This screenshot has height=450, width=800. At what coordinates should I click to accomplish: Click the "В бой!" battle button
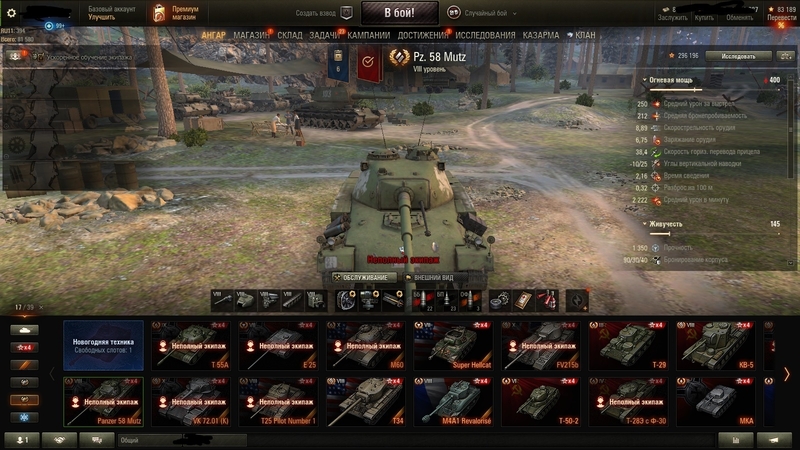click(398, 14)
